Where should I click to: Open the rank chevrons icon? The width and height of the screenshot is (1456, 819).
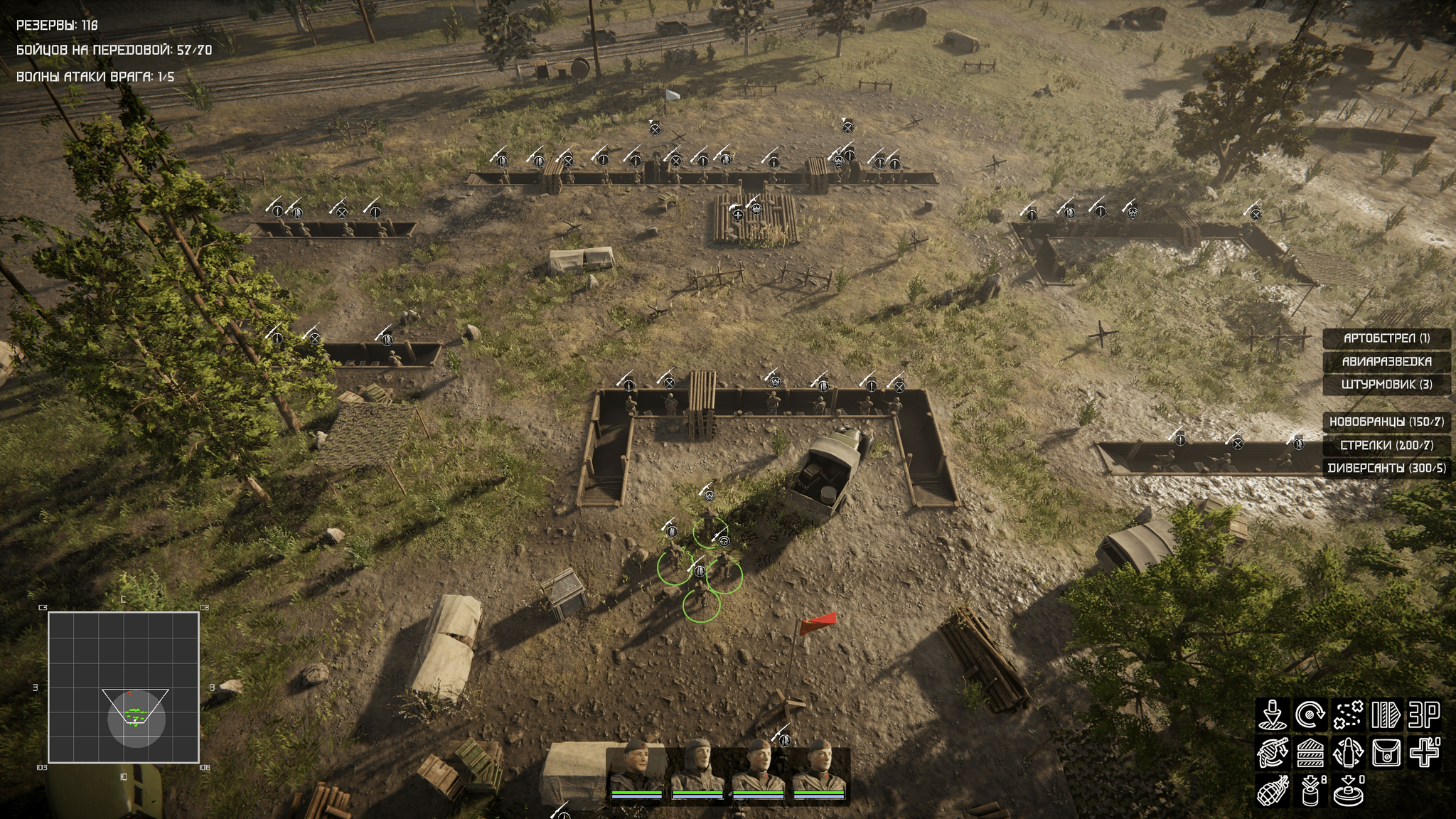[x=1310, y=754]
